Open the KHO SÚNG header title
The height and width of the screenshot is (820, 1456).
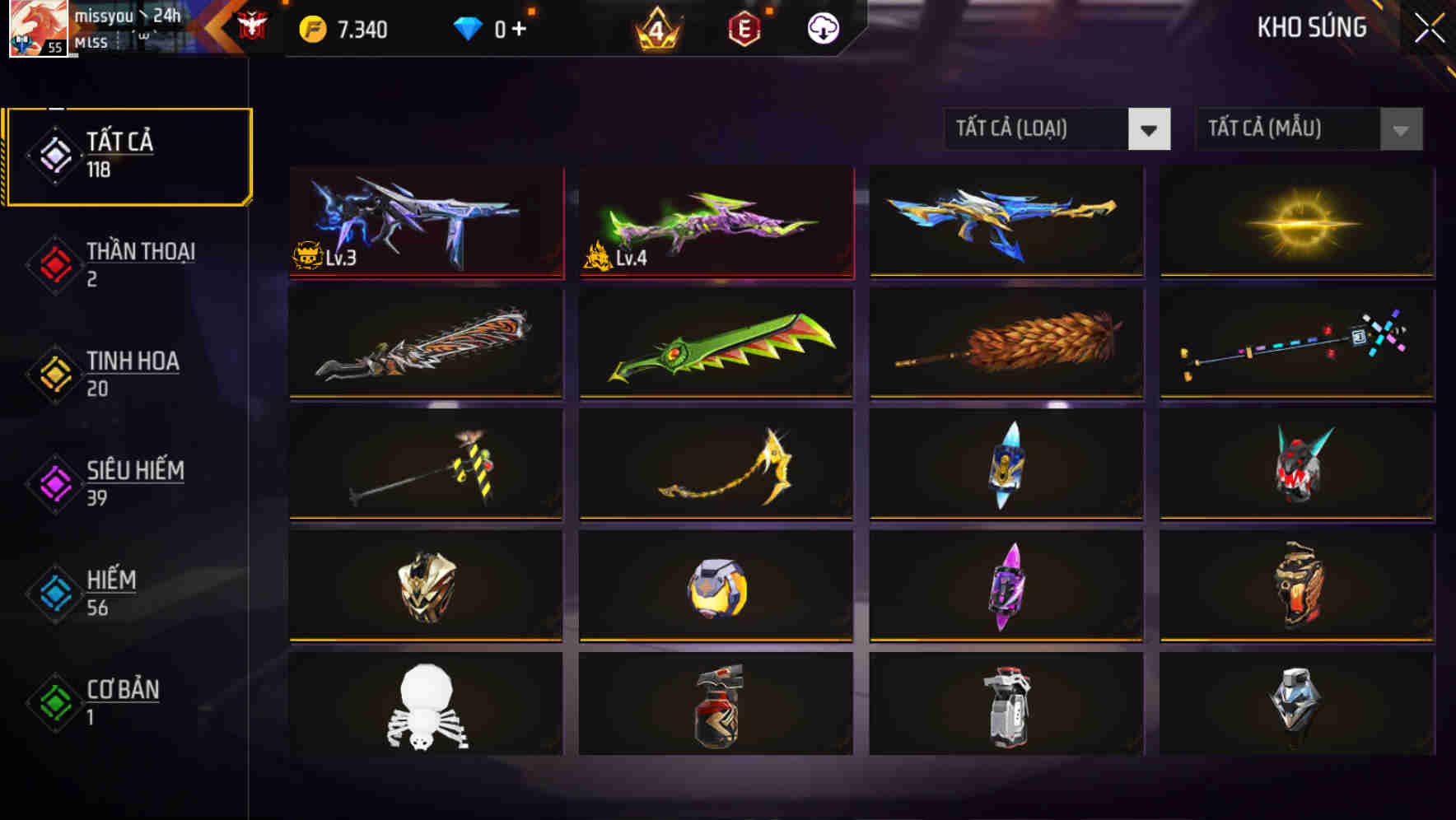pos(1309,27)
